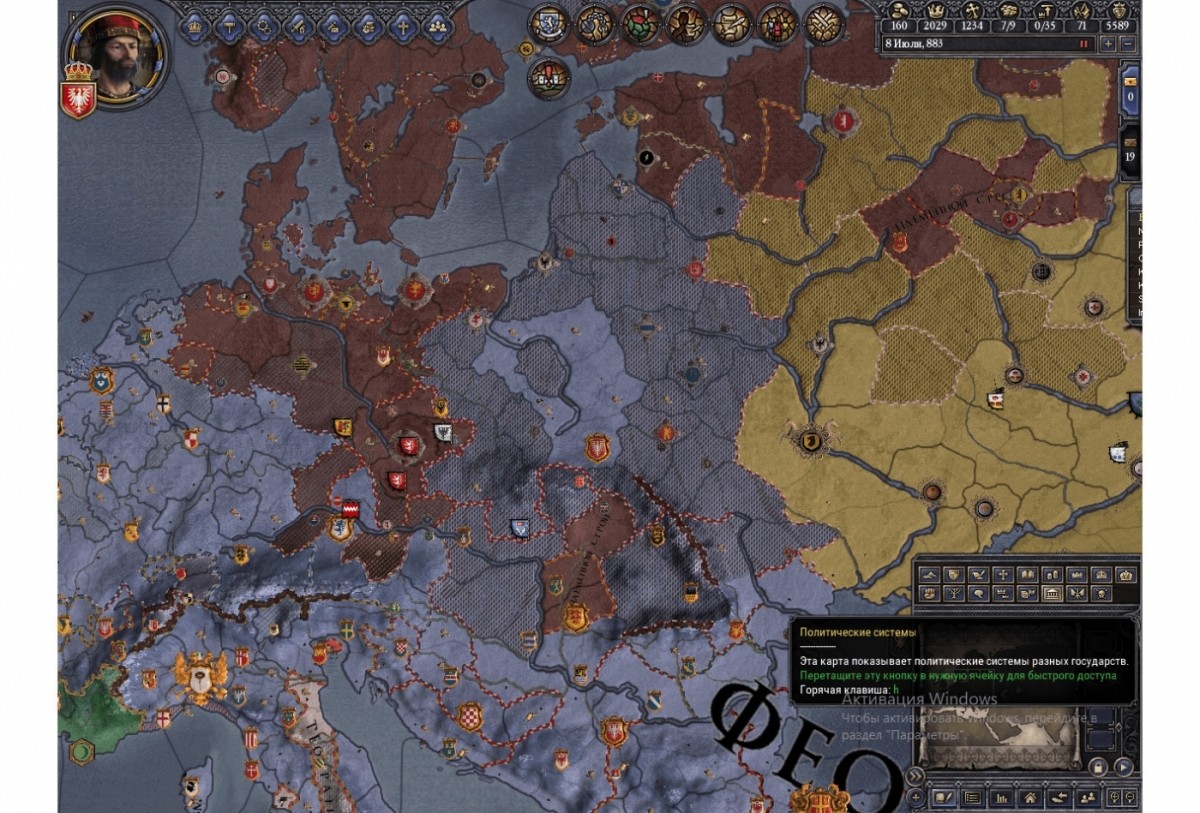1200x813 pixels.
Task: Switch to the family tree map mode
Action: (953, 594)
